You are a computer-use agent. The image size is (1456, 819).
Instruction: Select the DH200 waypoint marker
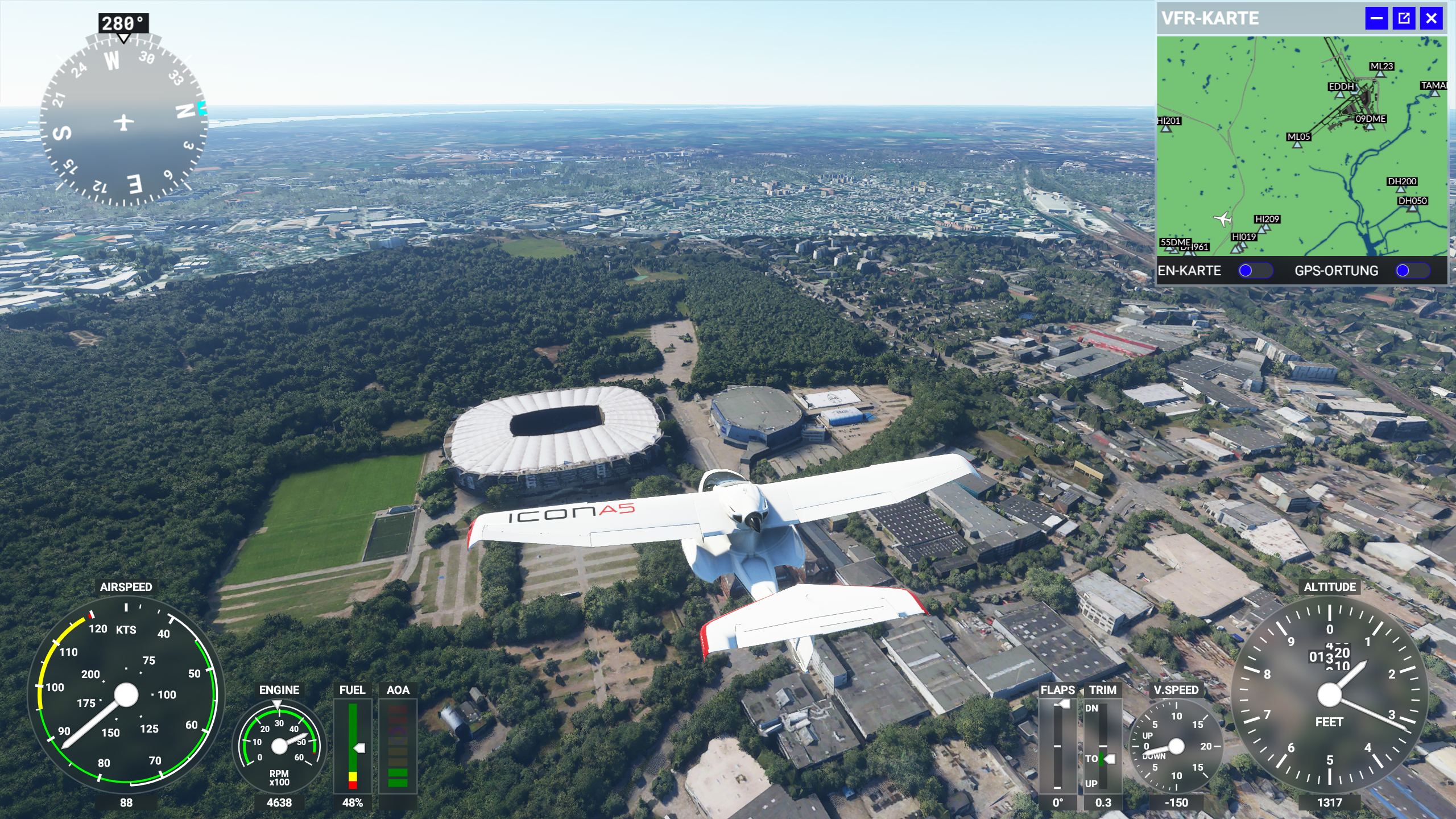[x=1401, y=189]
